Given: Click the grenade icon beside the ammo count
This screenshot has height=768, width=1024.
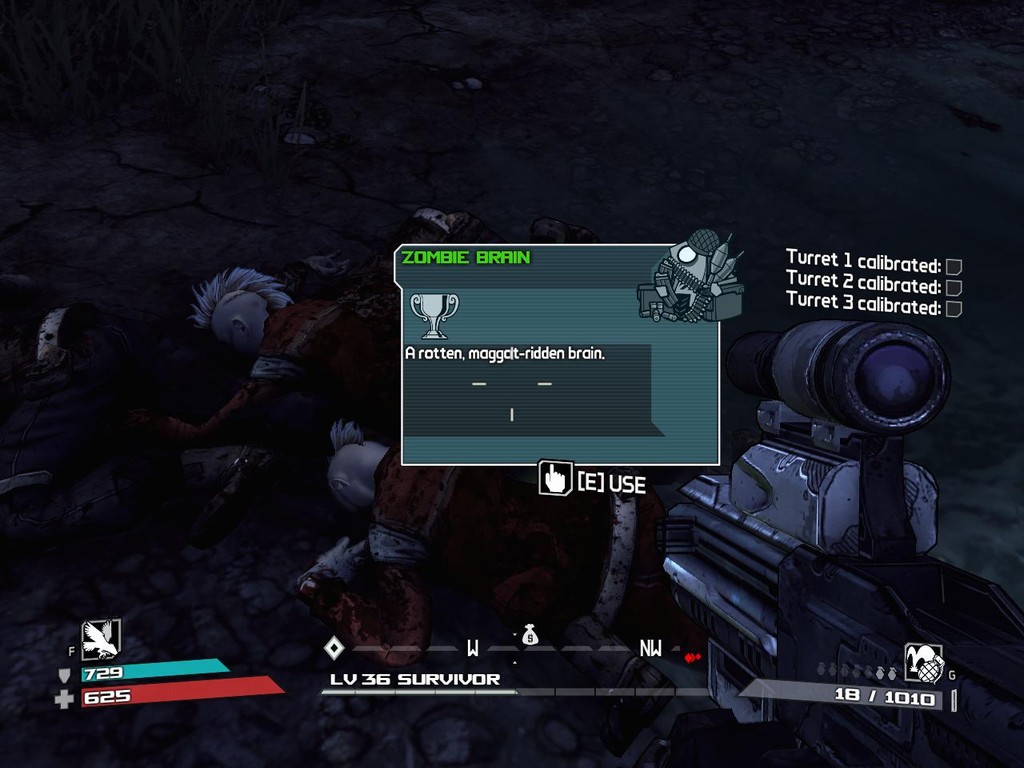Looking at the screenshot, I should point(922,661).
